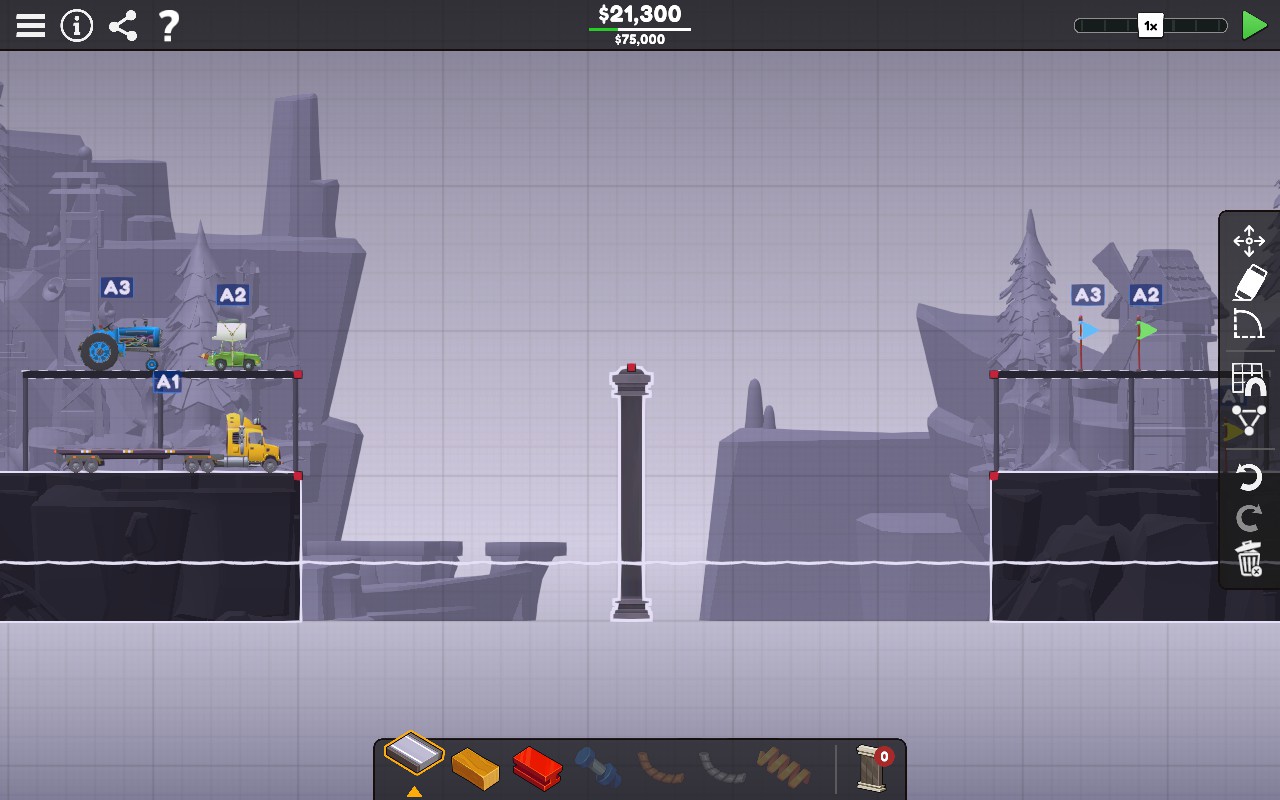Select the Translate tool
This screenshot has width=1280, height=800.
click(x=1248, y=240)
